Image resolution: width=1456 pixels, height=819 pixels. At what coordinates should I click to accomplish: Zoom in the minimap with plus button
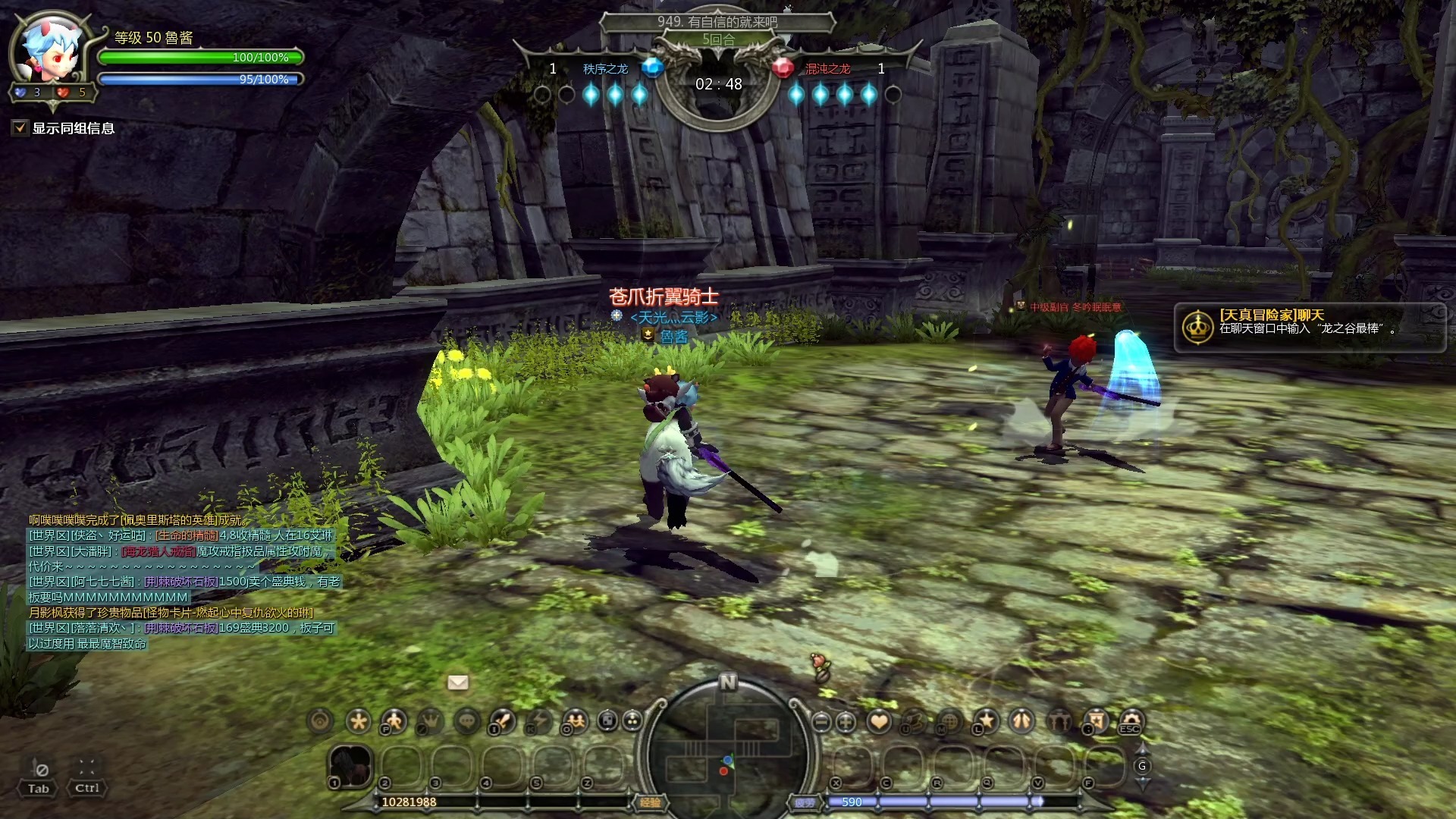(846, 722)
